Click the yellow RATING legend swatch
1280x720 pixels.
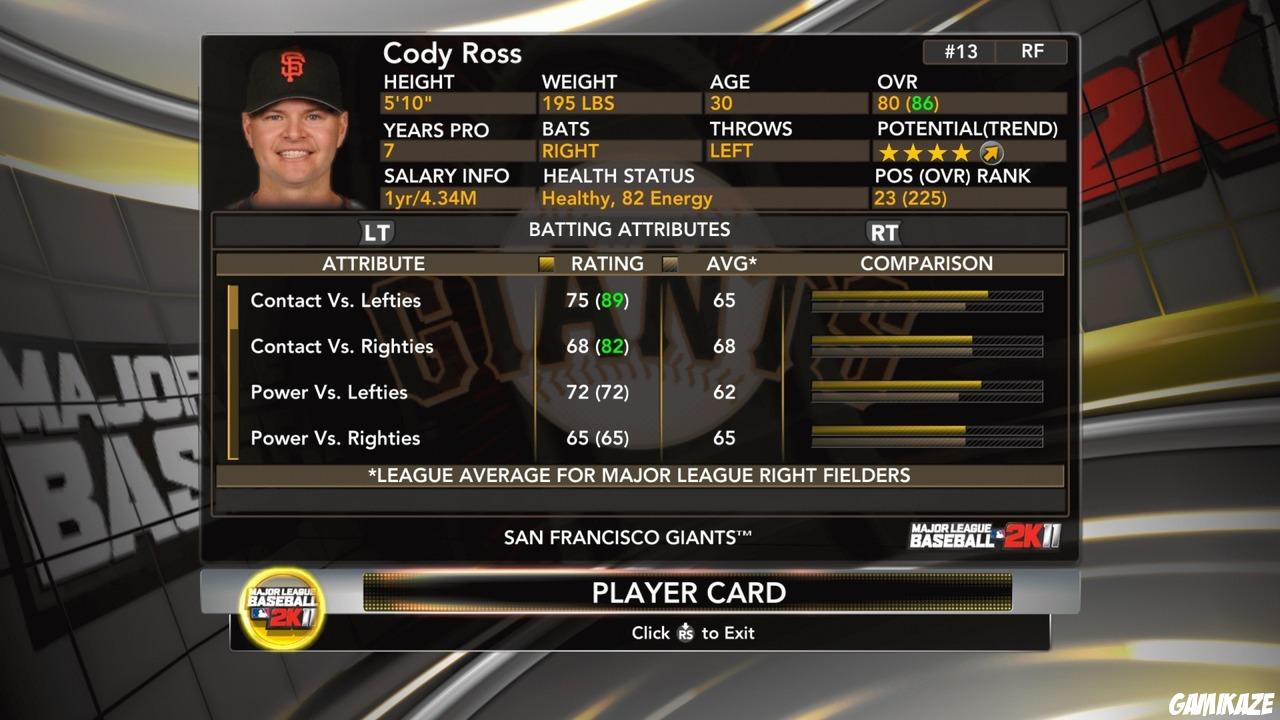point(546,263)
